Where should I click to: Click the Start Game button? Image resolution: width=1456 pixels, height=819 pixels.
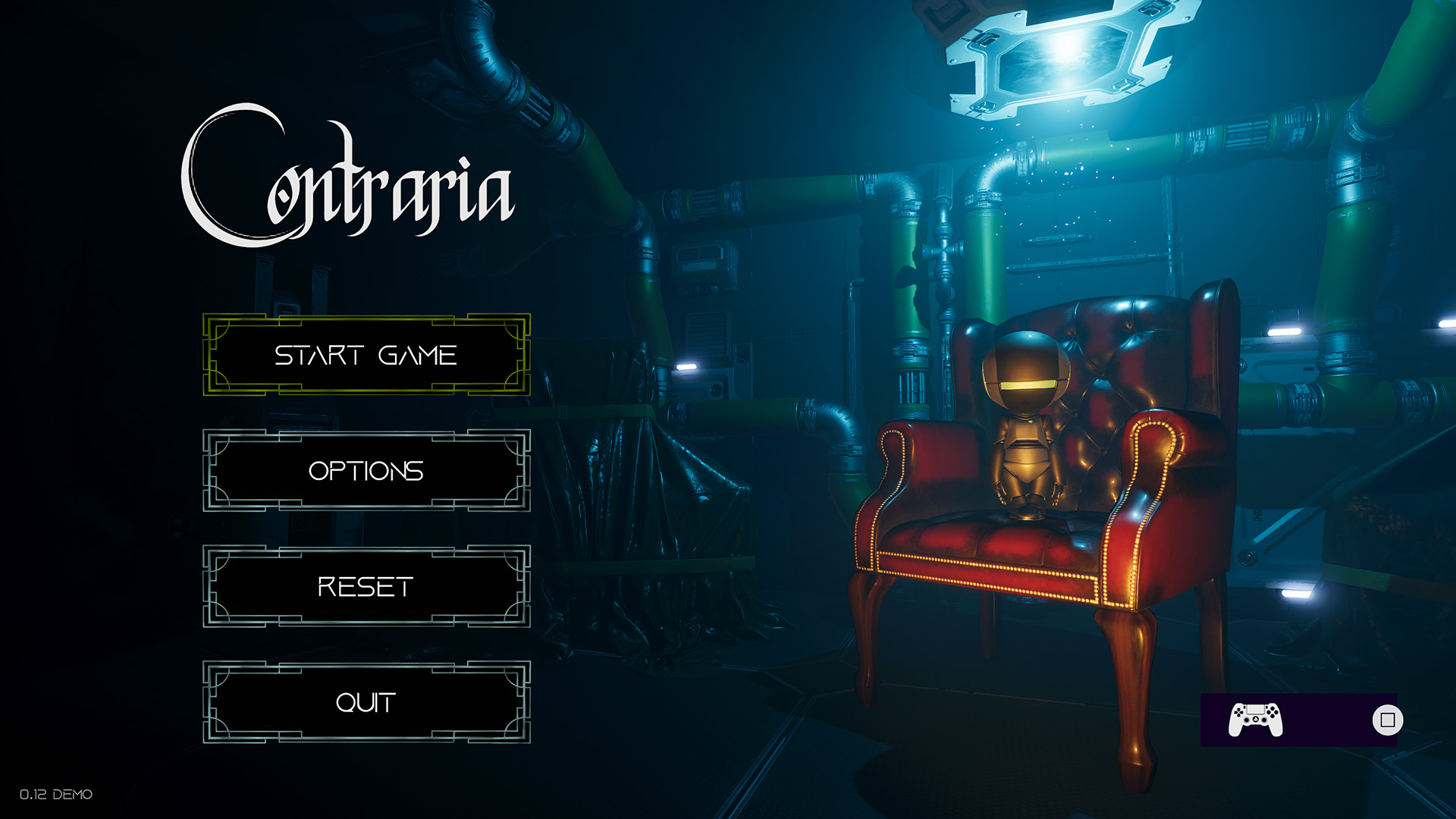(x=366, y=355)
